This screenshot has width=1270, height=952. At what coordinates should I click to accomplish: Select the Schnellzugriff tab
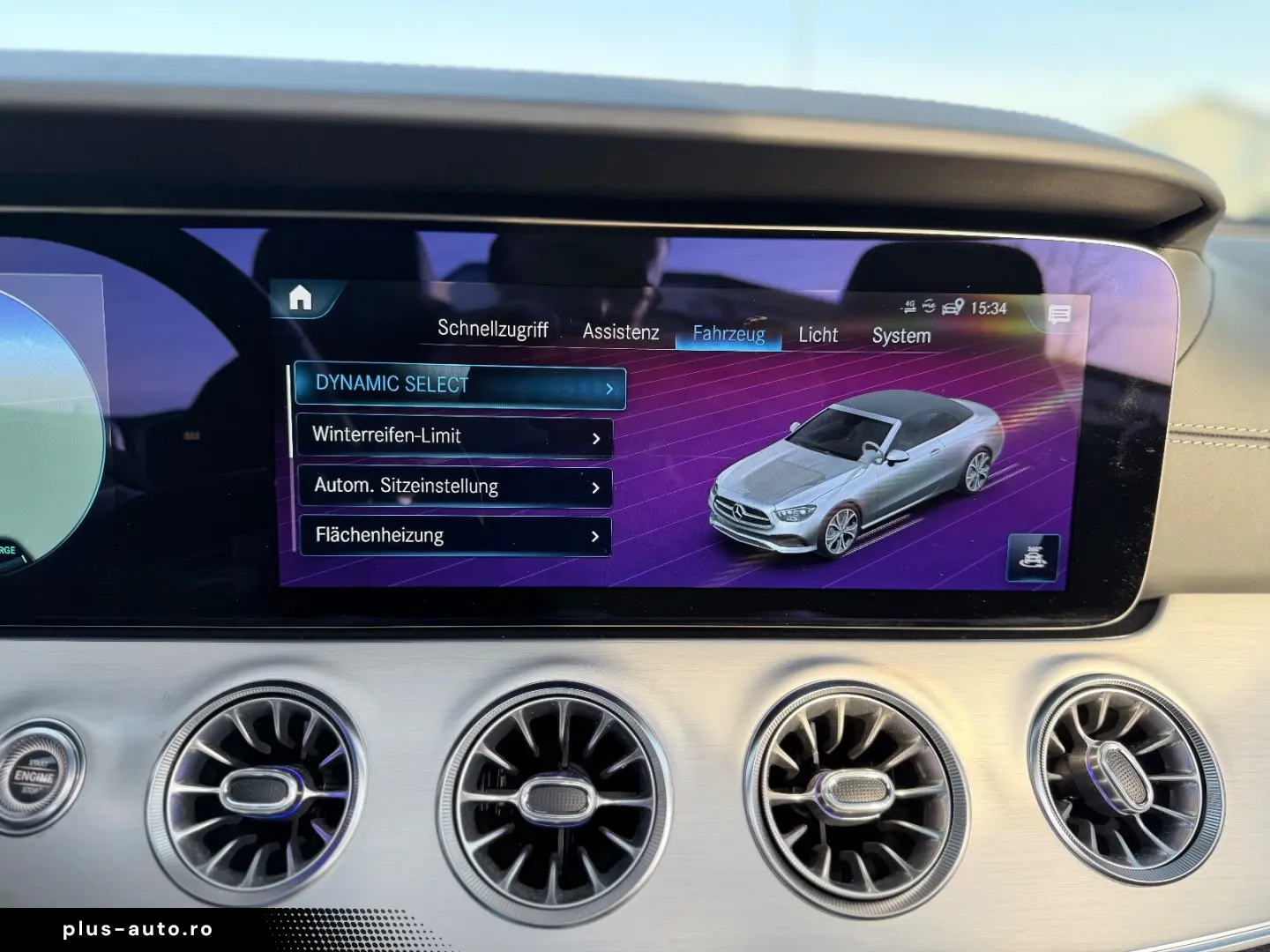(x=494, y=330)
